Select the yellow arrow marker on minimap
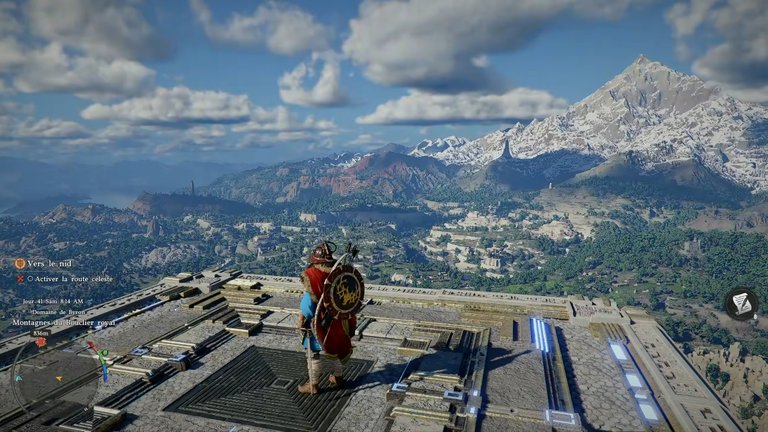 pyautogui.click(x=57, y=378)
